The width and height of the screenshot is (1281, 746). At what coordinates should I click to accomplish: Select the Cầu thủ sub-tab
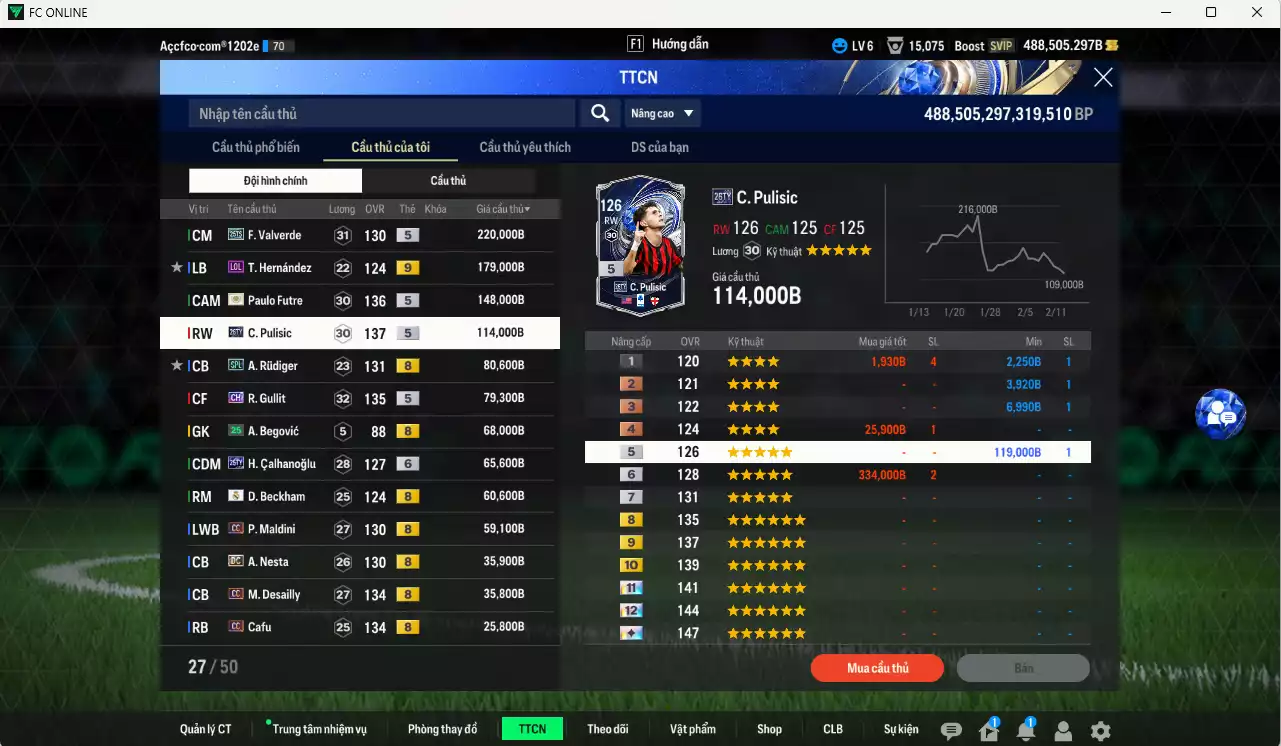coord(448,181)
